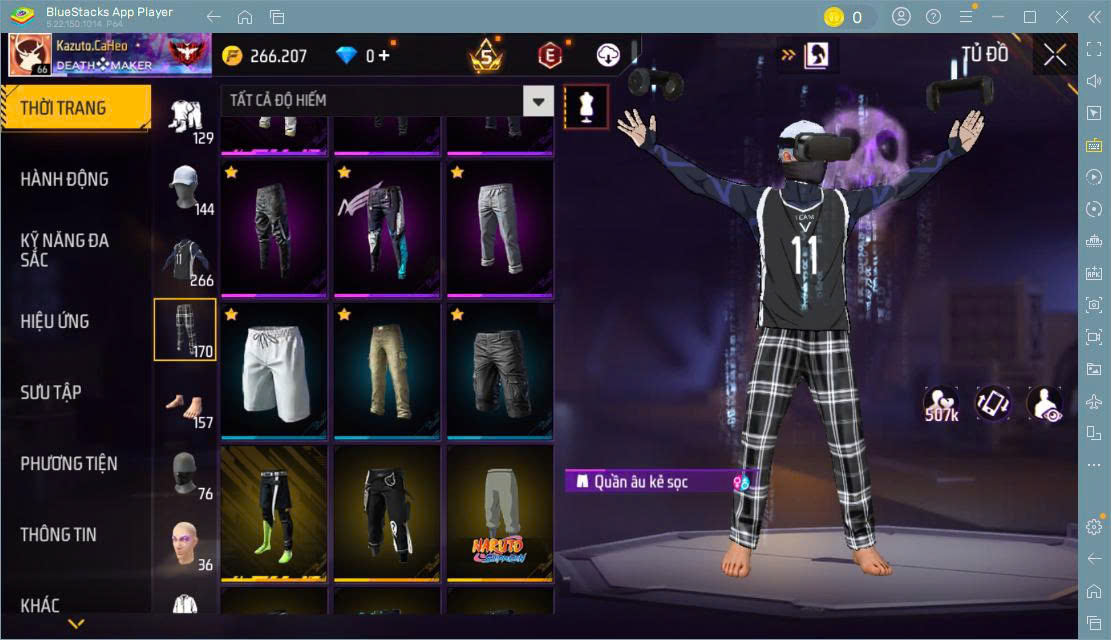Choose the black mask category

185,473
